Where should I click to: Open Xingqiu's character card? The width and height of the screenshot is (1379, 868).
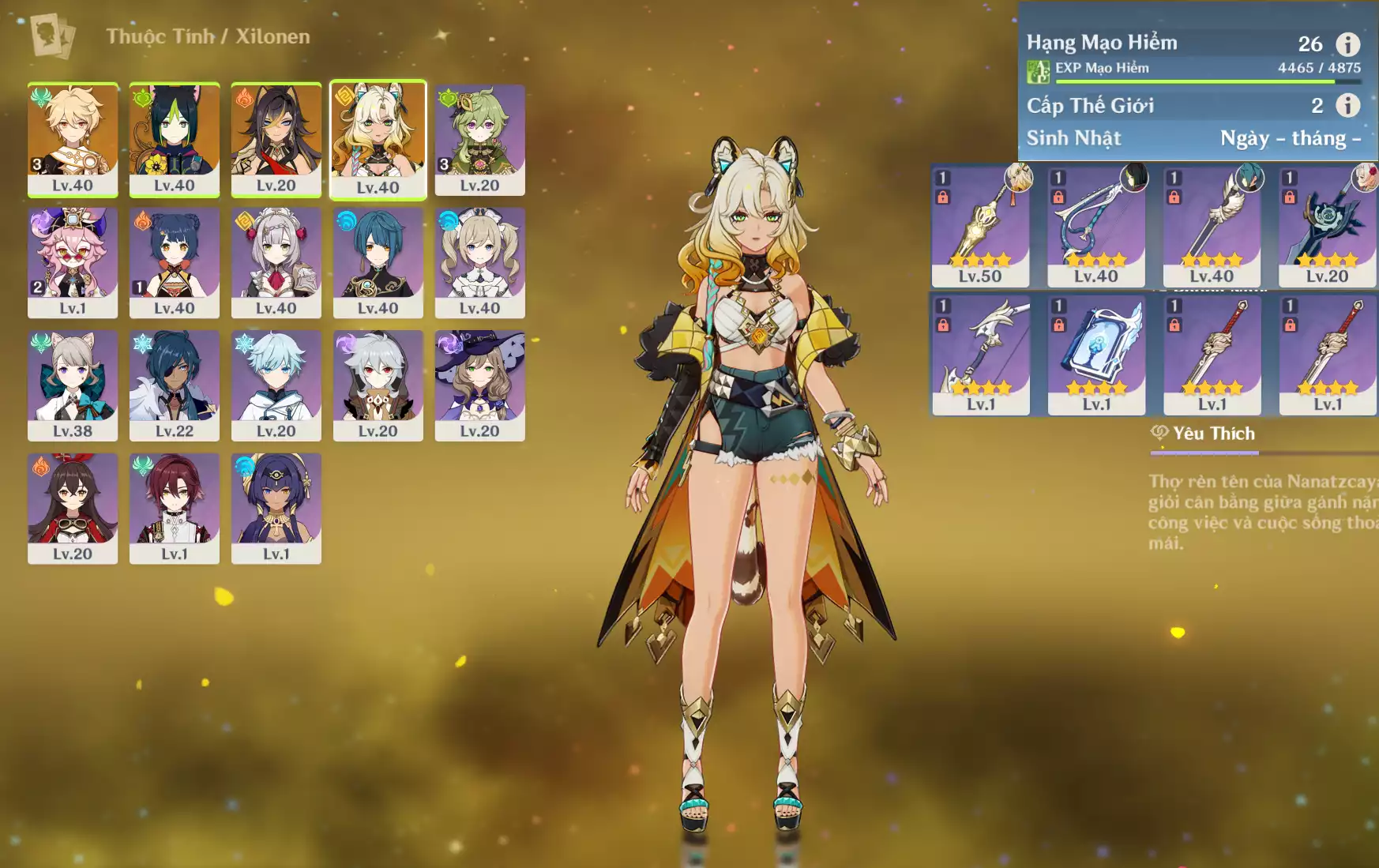378,262
